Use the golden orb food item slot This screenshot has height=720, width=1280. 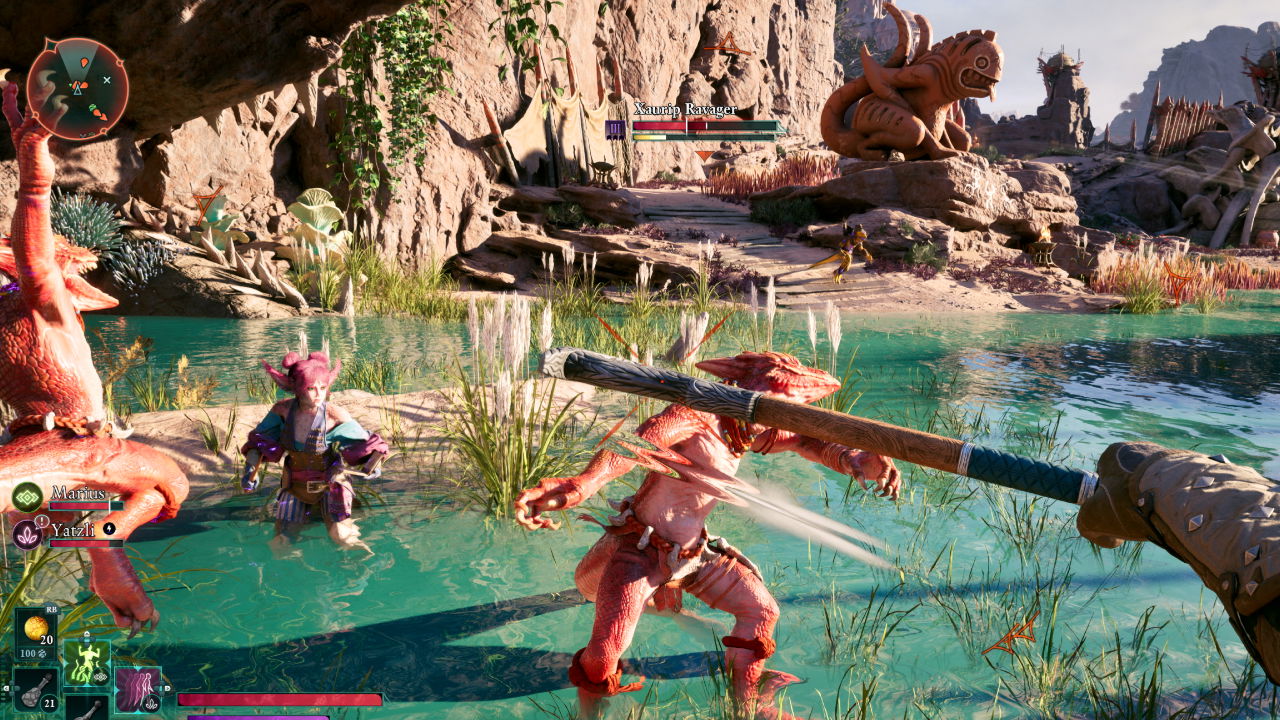pyautogui.click(x=36, y=630)
